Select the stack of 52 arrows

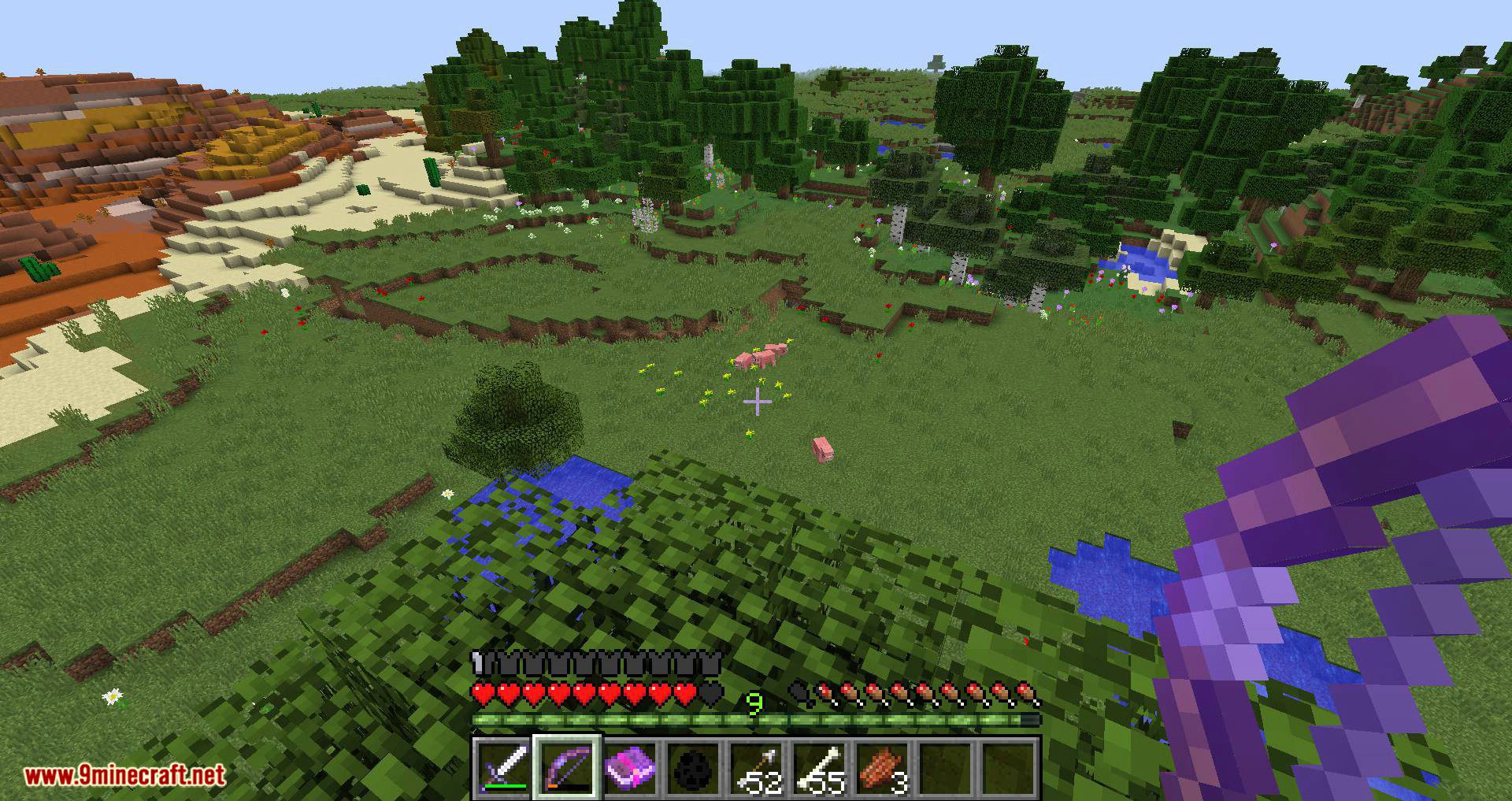[757, 767]
